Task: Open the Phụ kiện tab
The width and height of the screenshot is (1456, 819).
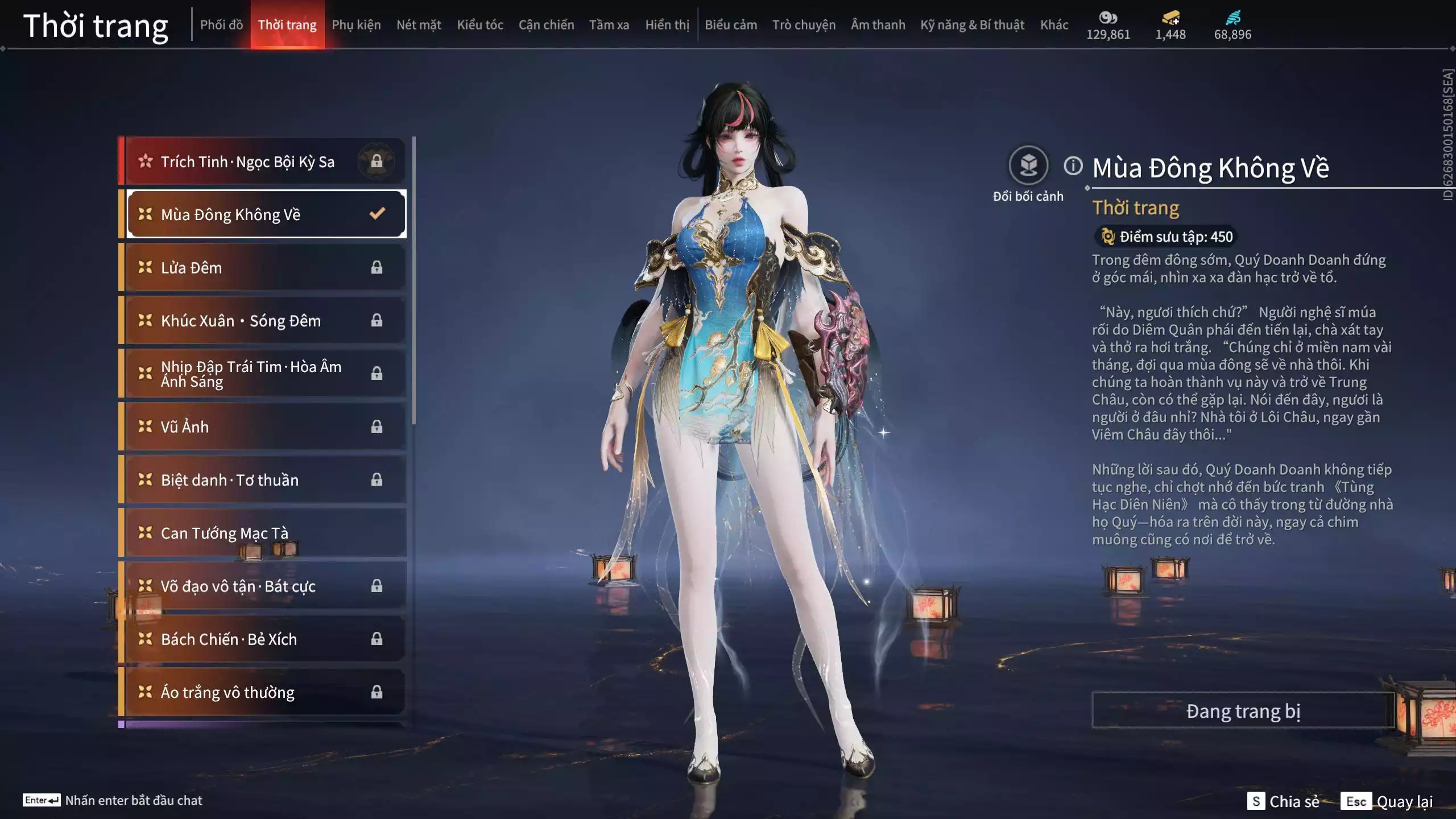Action: click(x=356, y=25)
